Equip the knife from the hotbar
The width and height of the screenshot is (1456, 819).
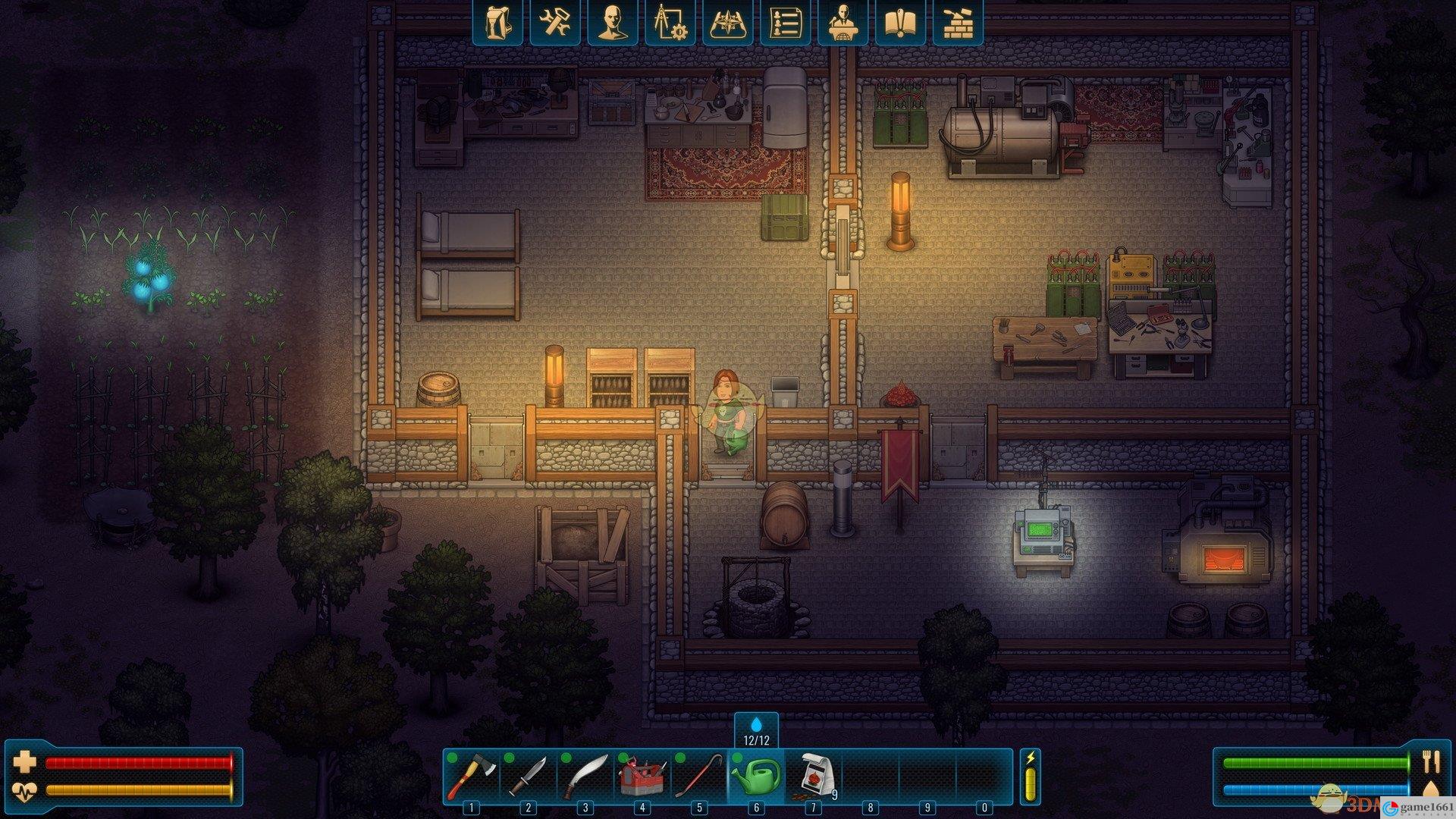point(529,777)
